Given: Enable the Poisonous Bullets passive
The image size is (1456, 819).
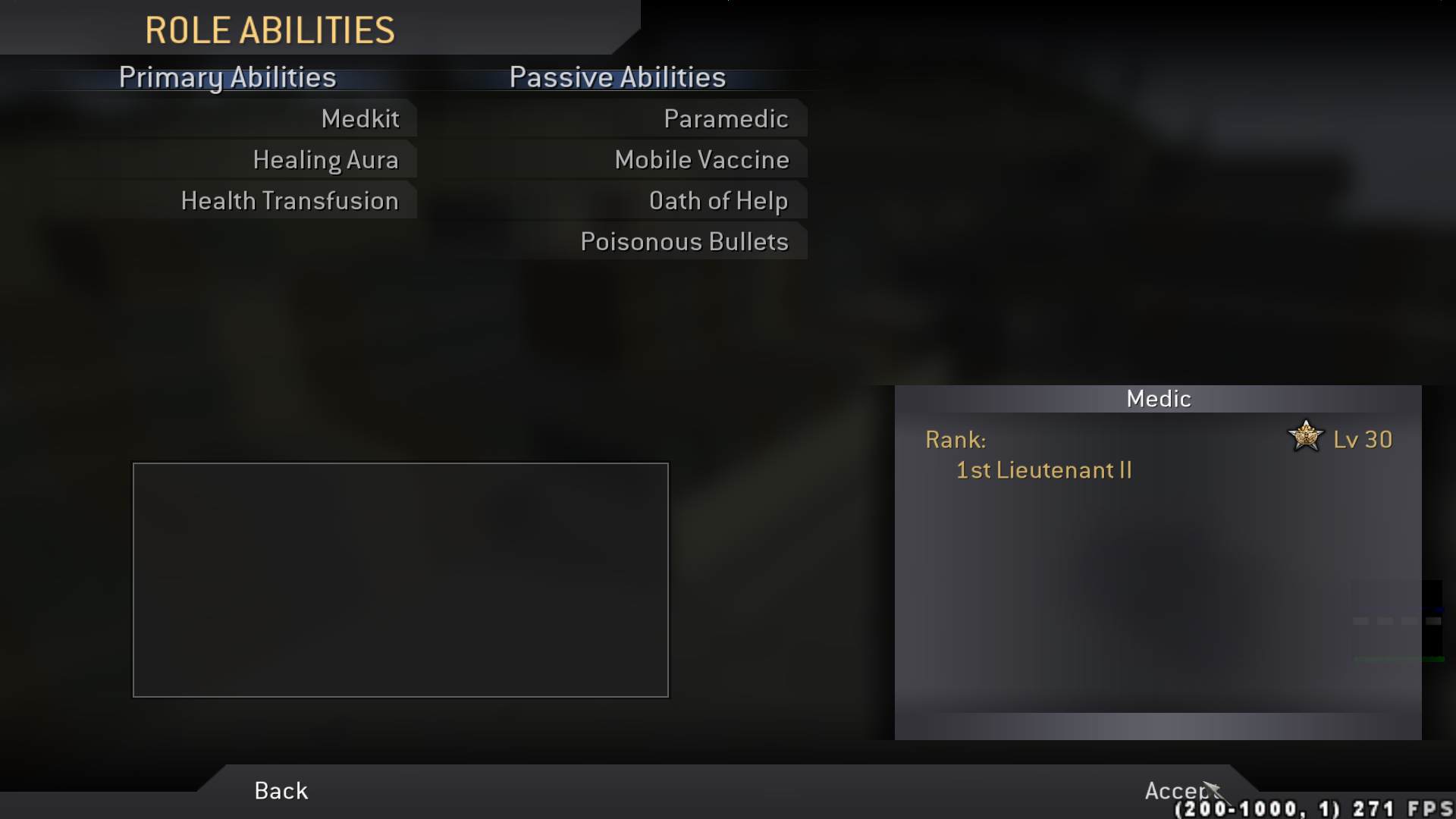Looking at the screenshot, I should coord(683,241).
